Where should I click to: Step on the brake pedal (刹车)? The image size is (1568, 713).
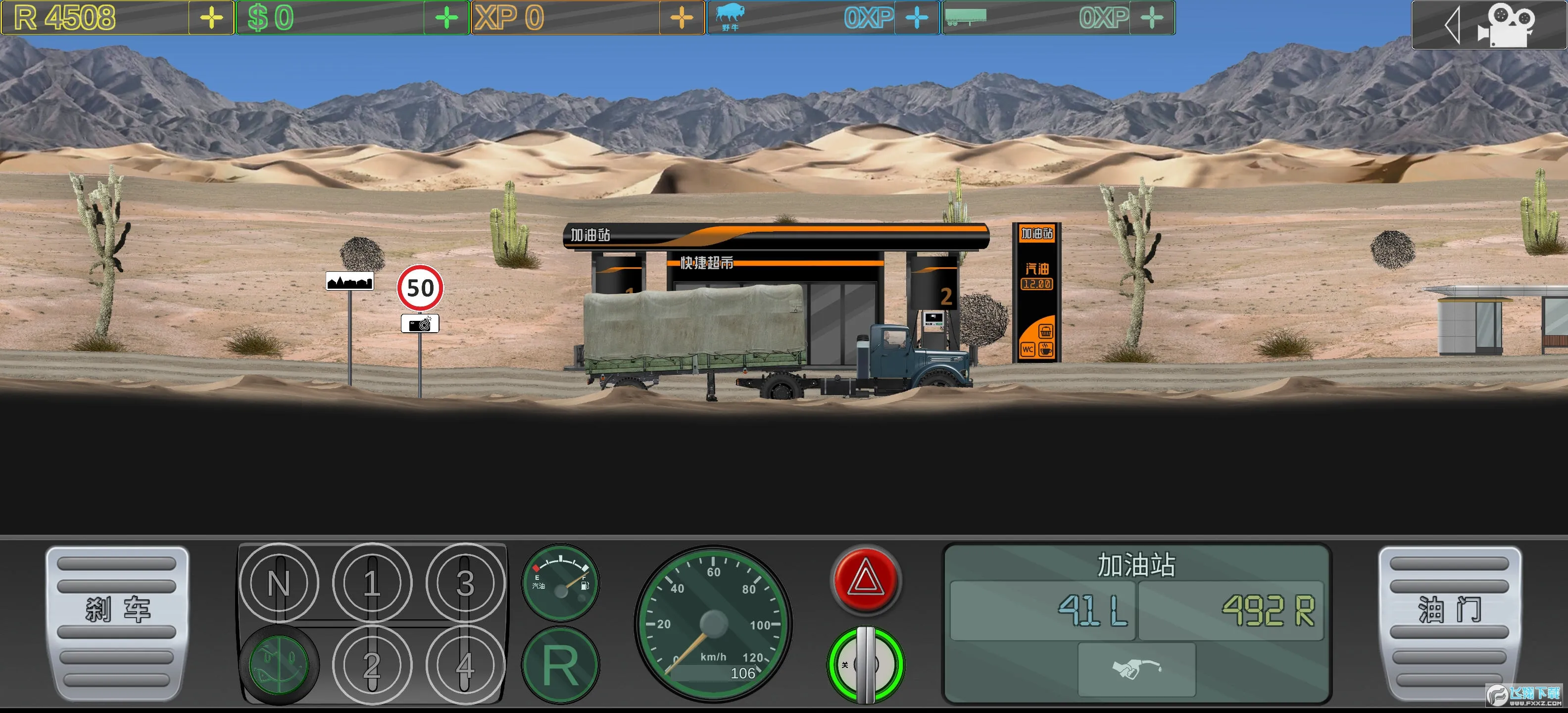click(x=117, y=622)
